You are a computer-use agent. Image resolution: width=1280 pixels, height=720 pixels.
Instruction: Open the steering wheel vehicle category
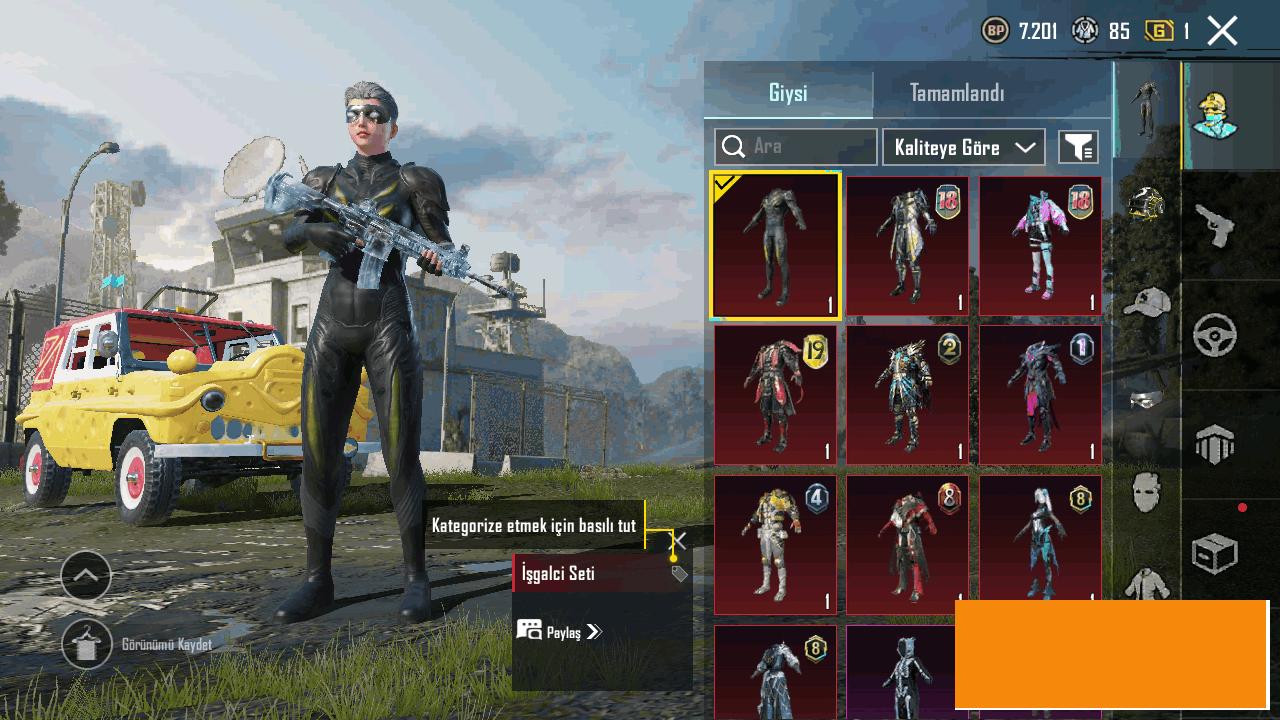(x=1215, y=336)
